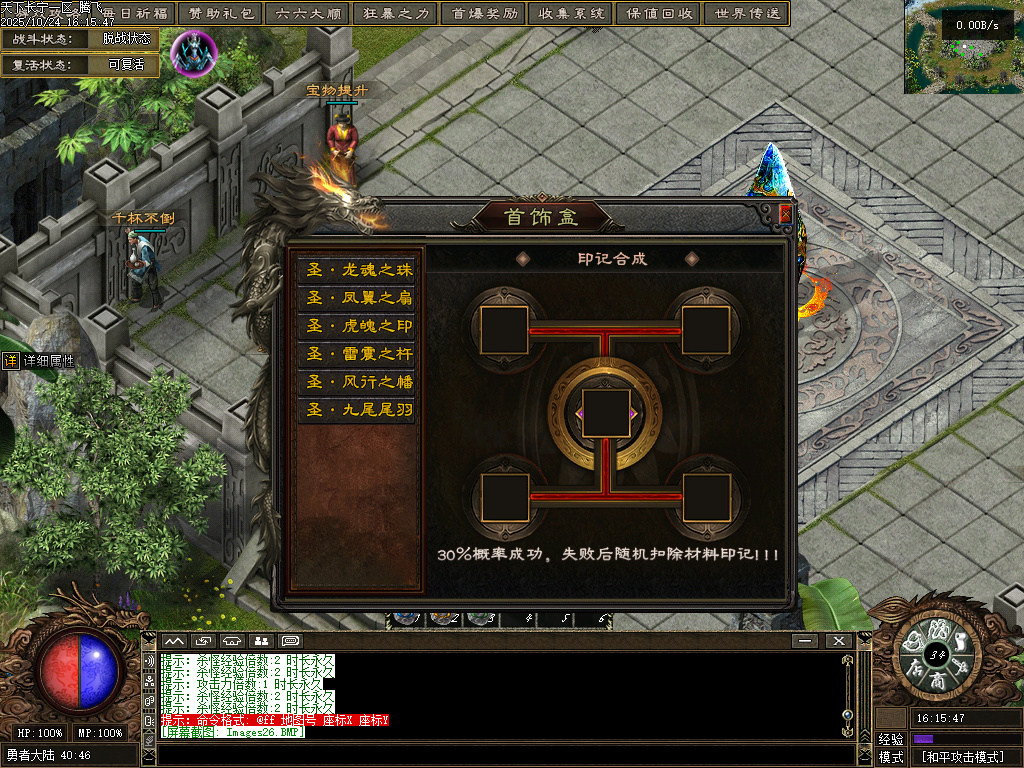Click the minimap in the corner
This screenshot has height=768, width=1024.
point(964,47)
